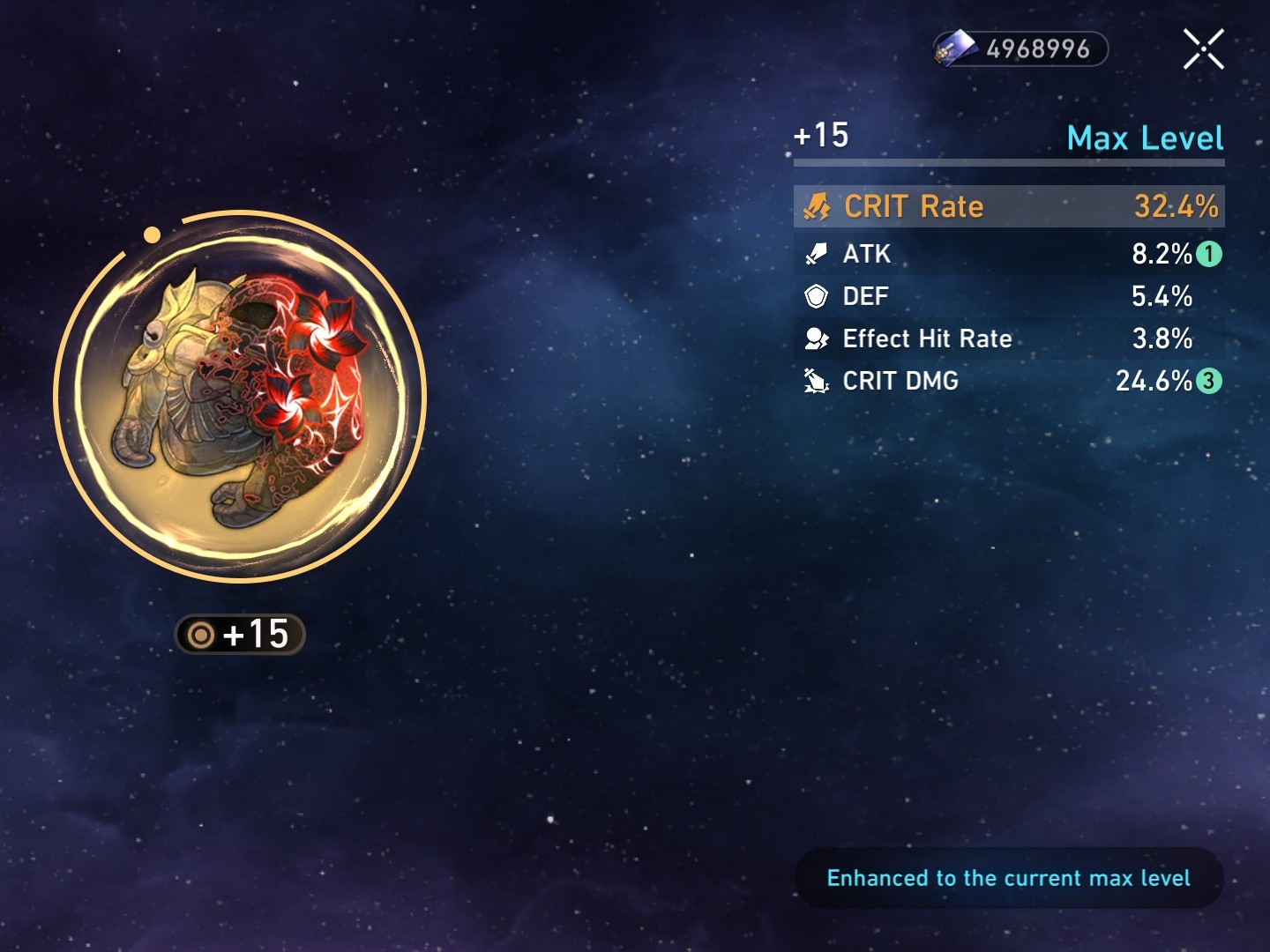The image size is (1270, 952).
Task: Select the Effect Hit Rate stat icon
Action: pos(818,338)
